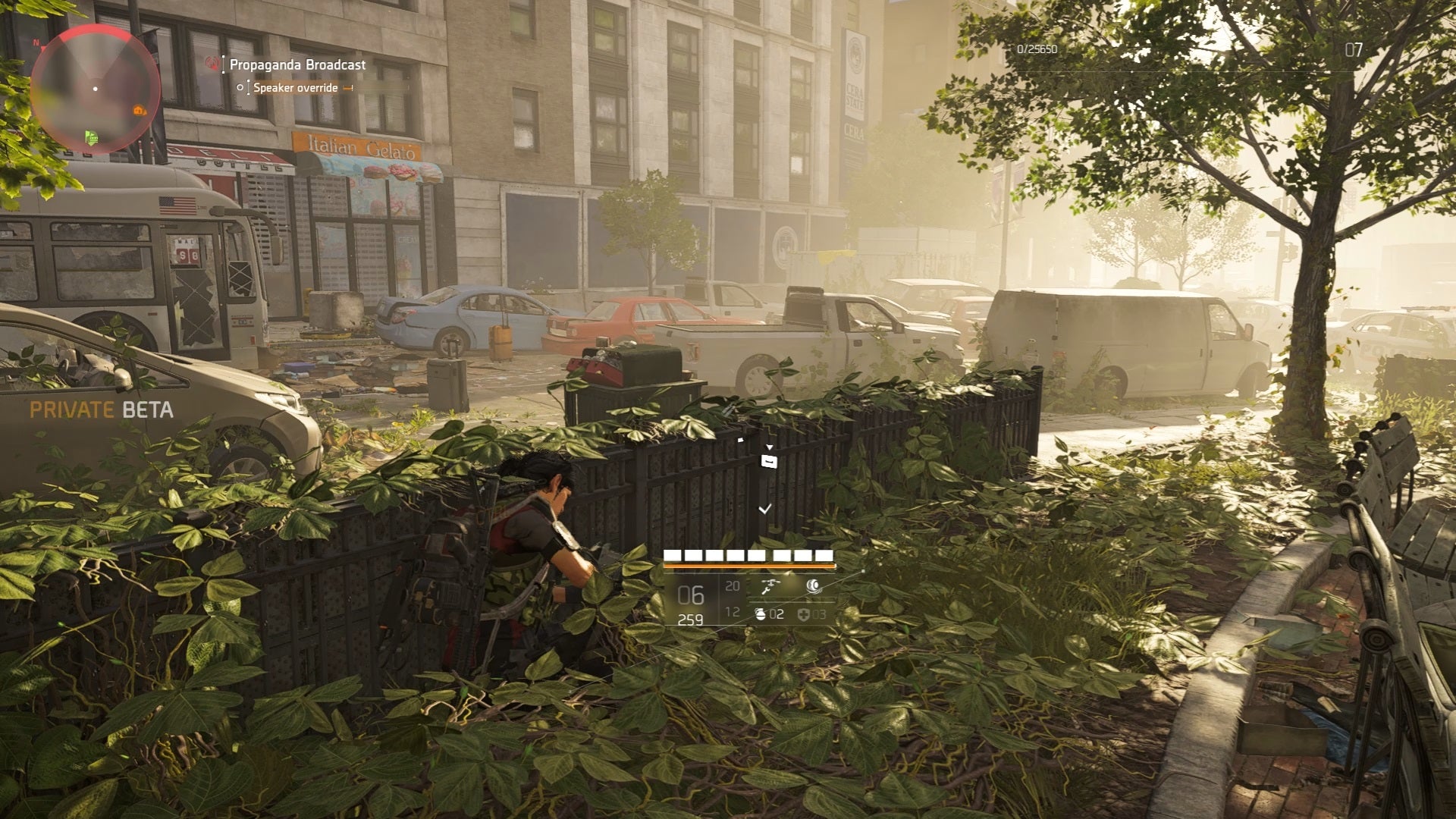Click the armor kit cross icon showing 03

tap(804, 615)
